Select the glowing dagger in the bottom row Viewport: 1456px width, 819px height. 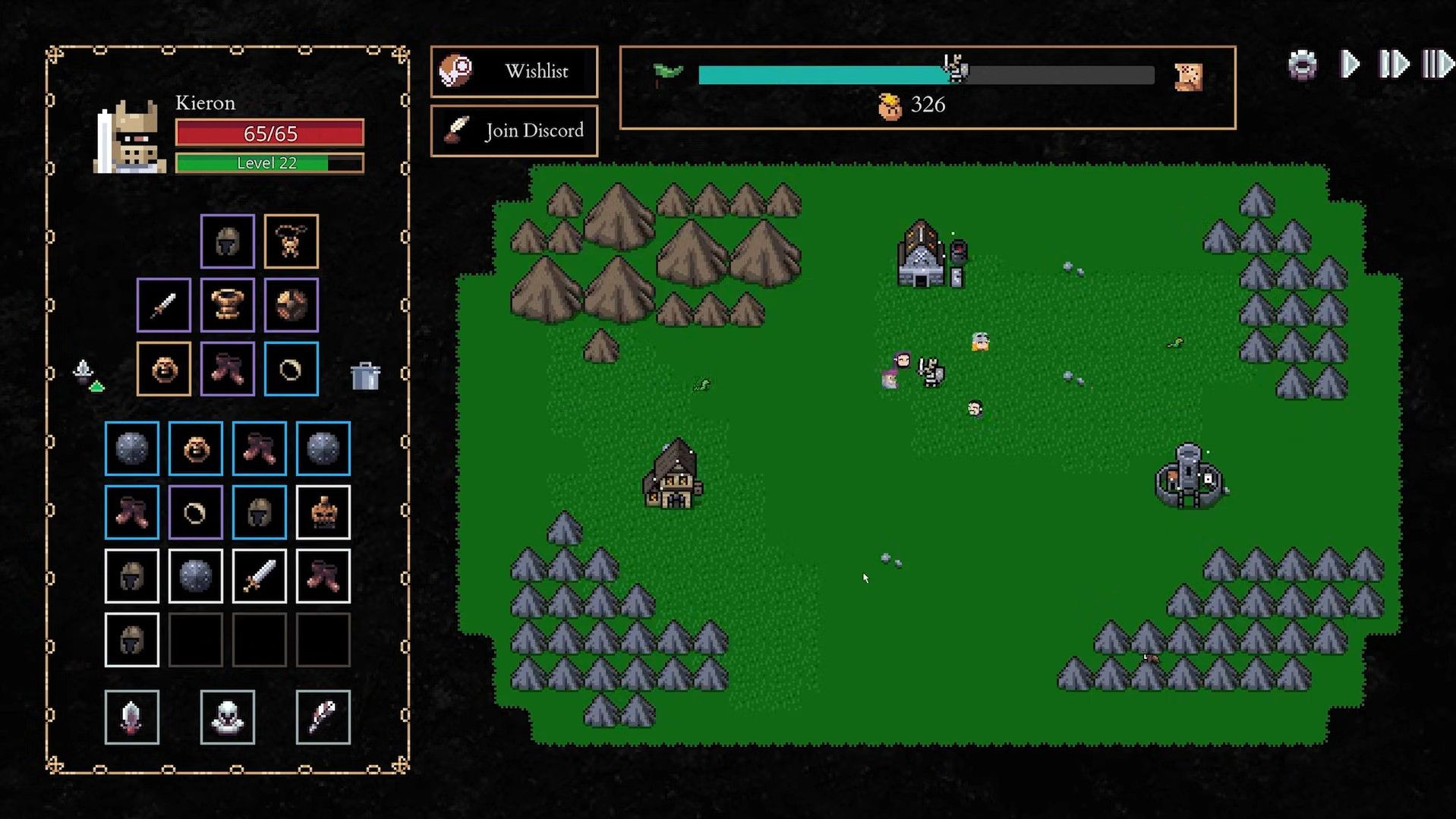(131, 716)
